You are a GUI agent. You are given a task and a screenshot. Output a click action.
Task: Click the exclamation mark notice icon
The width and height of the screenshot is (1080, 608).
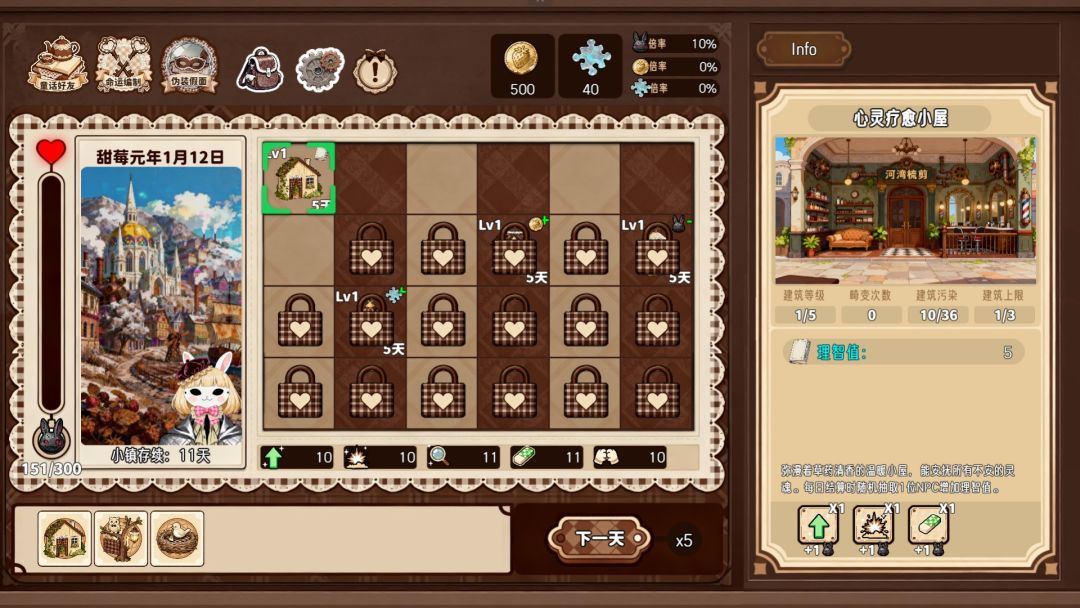pyautogui.click(x=375, y=71)
